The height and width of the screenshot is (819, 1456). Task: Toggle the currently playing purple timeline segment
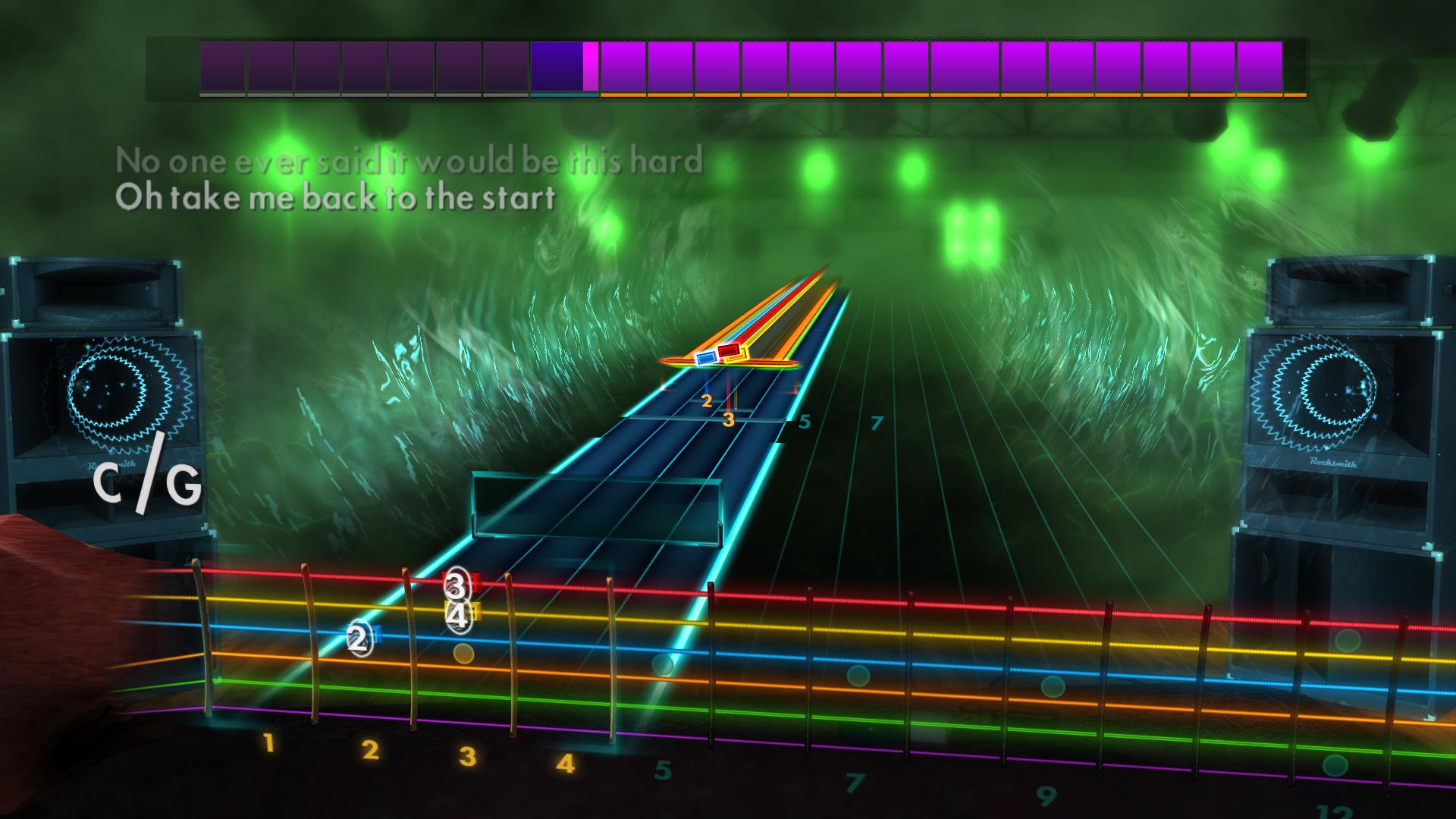[x=557, y=68]
